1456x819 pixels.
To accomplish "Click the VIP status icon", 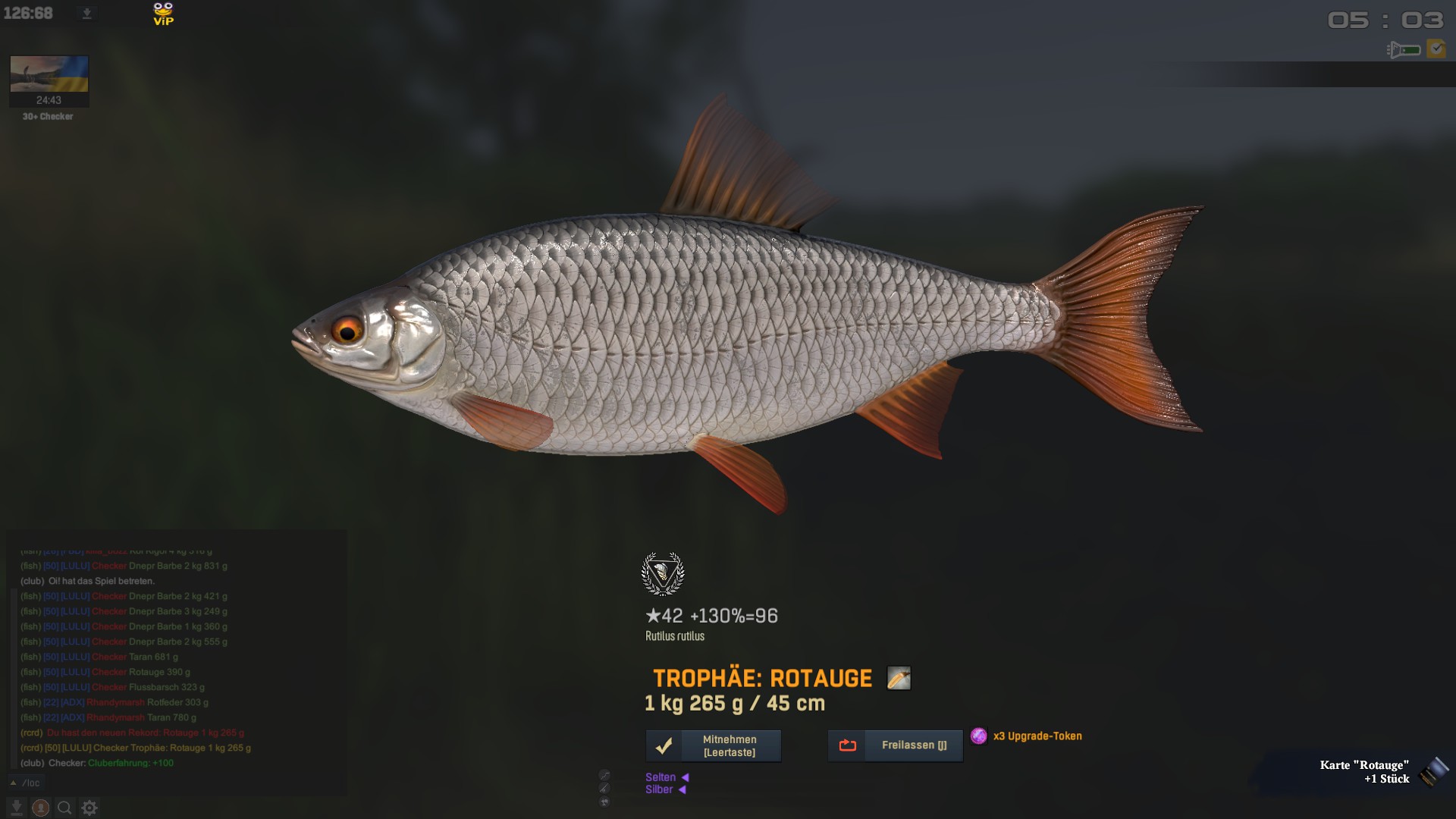I will click(163, 14).
